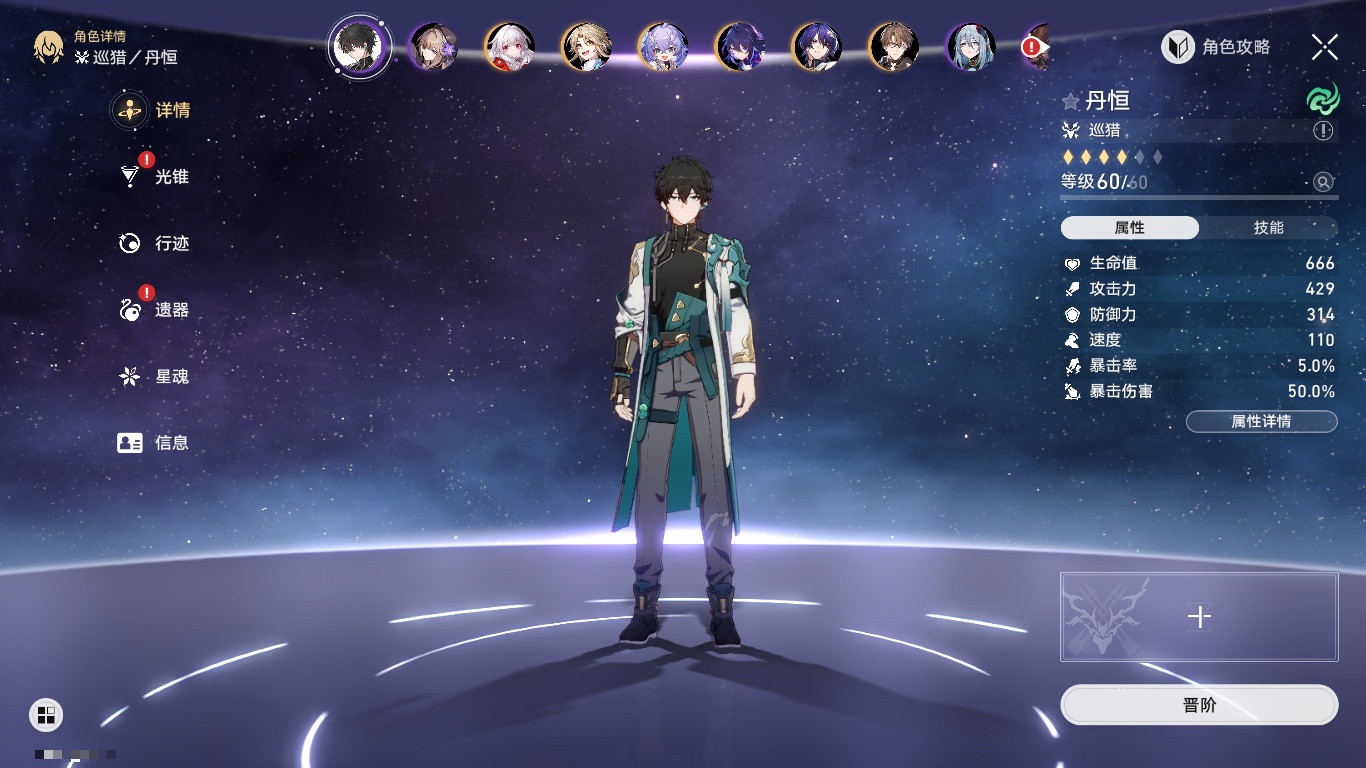Click the empty light cone slot plus
Image resolution: width=1366 pixels, height=768 pixels.
(x=1199, y=617)
